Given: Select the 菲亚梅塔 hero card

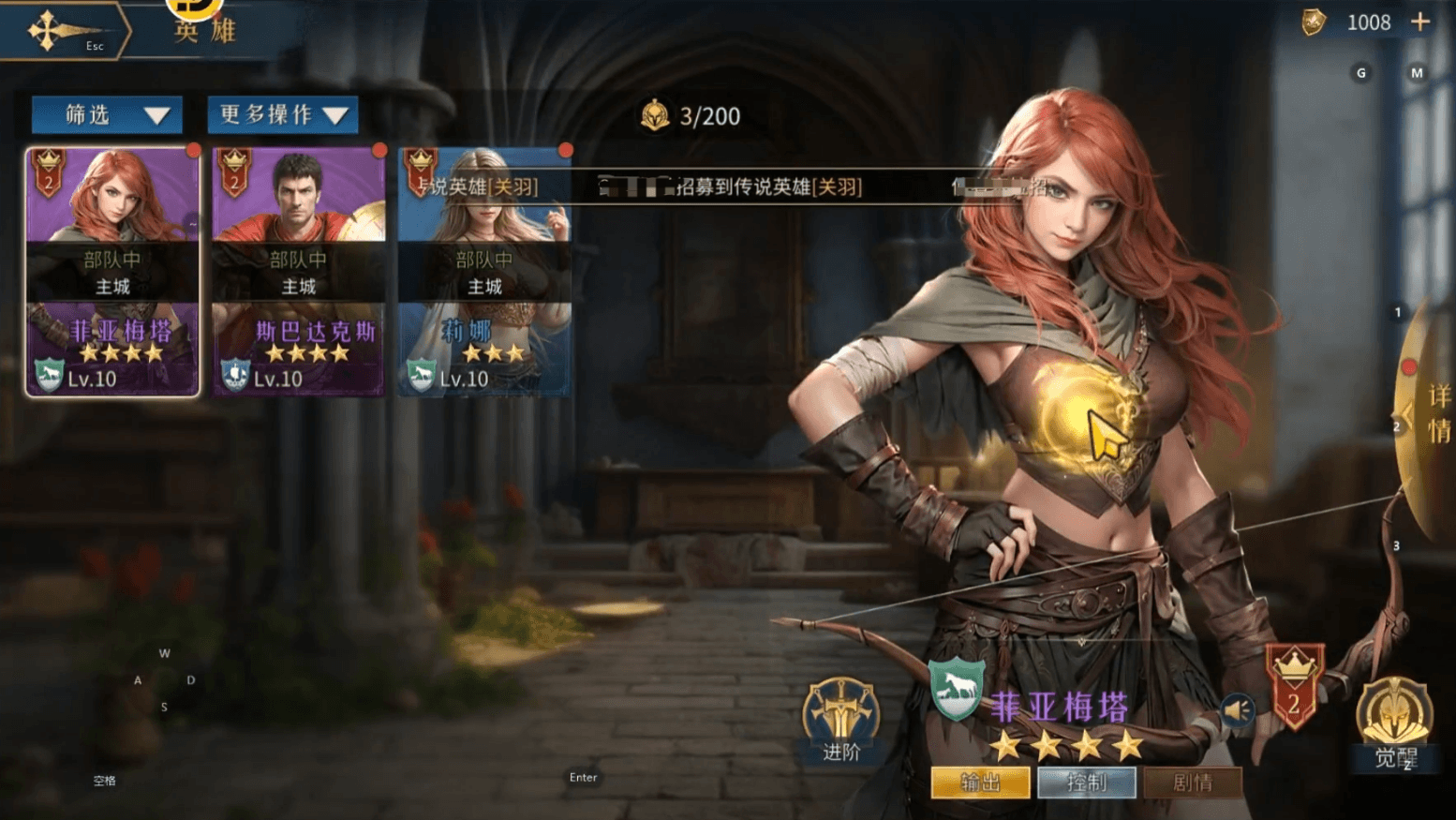Looking at the screenshot, I should click(x=112, y=272).
